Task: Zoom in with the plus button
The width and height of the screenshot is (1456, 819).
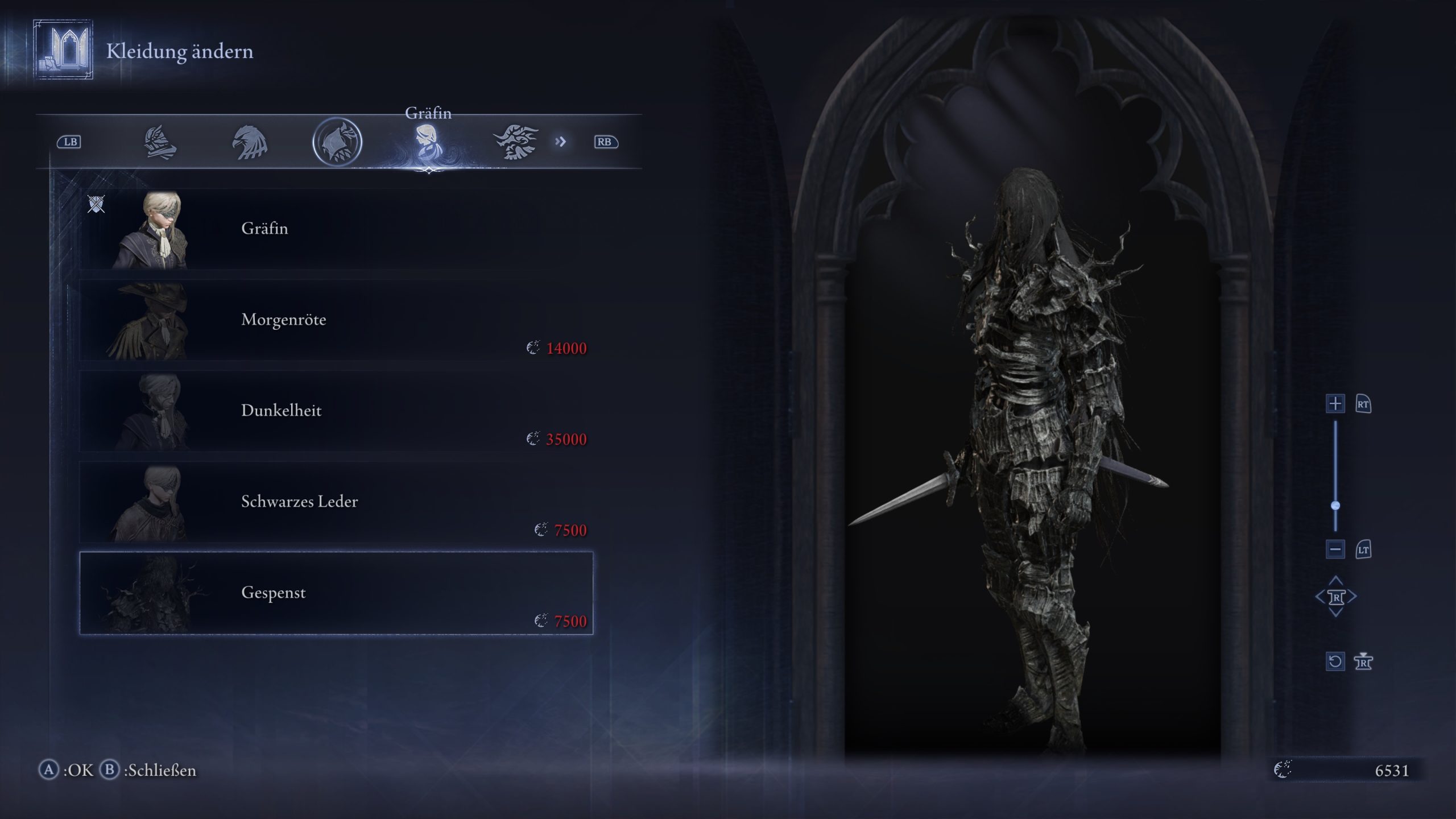Action: point(1335,404)
